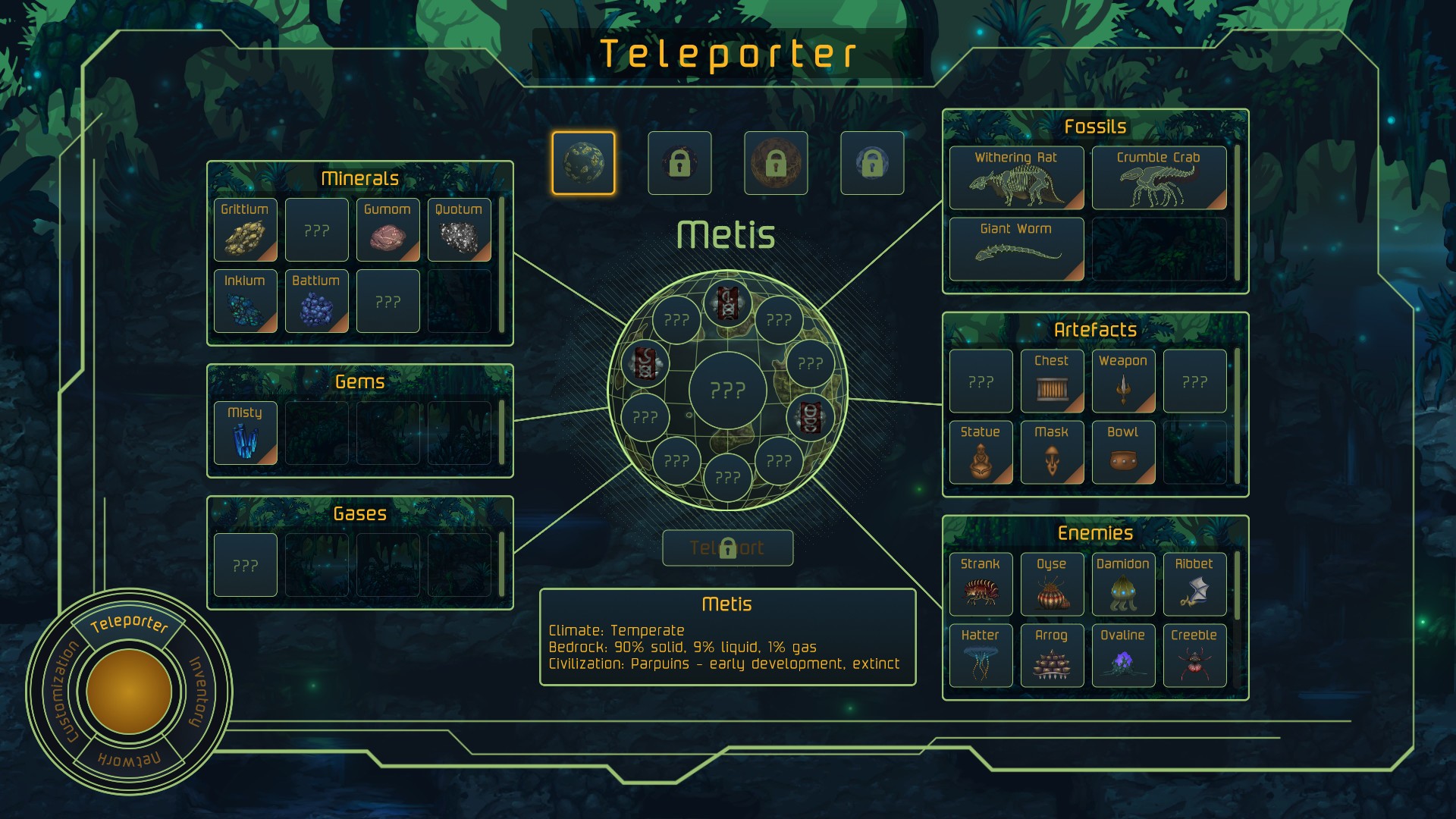Click the Bowl artefact icon
Image resolution: width=1456 pixels, height=819 pixels.
pos(1123,452)
